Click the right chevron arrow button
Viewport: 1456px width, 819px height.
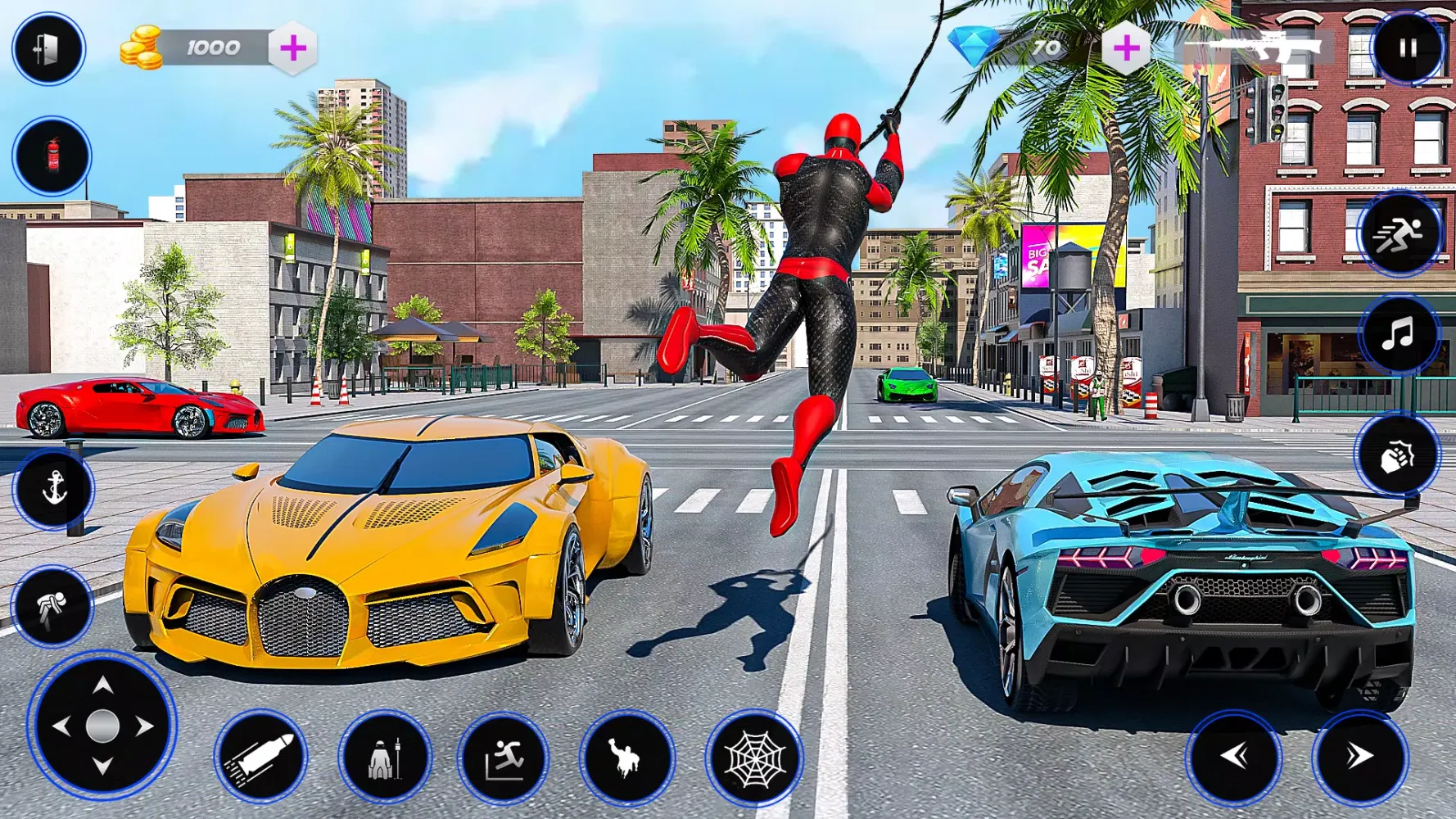pos(1359,757)
